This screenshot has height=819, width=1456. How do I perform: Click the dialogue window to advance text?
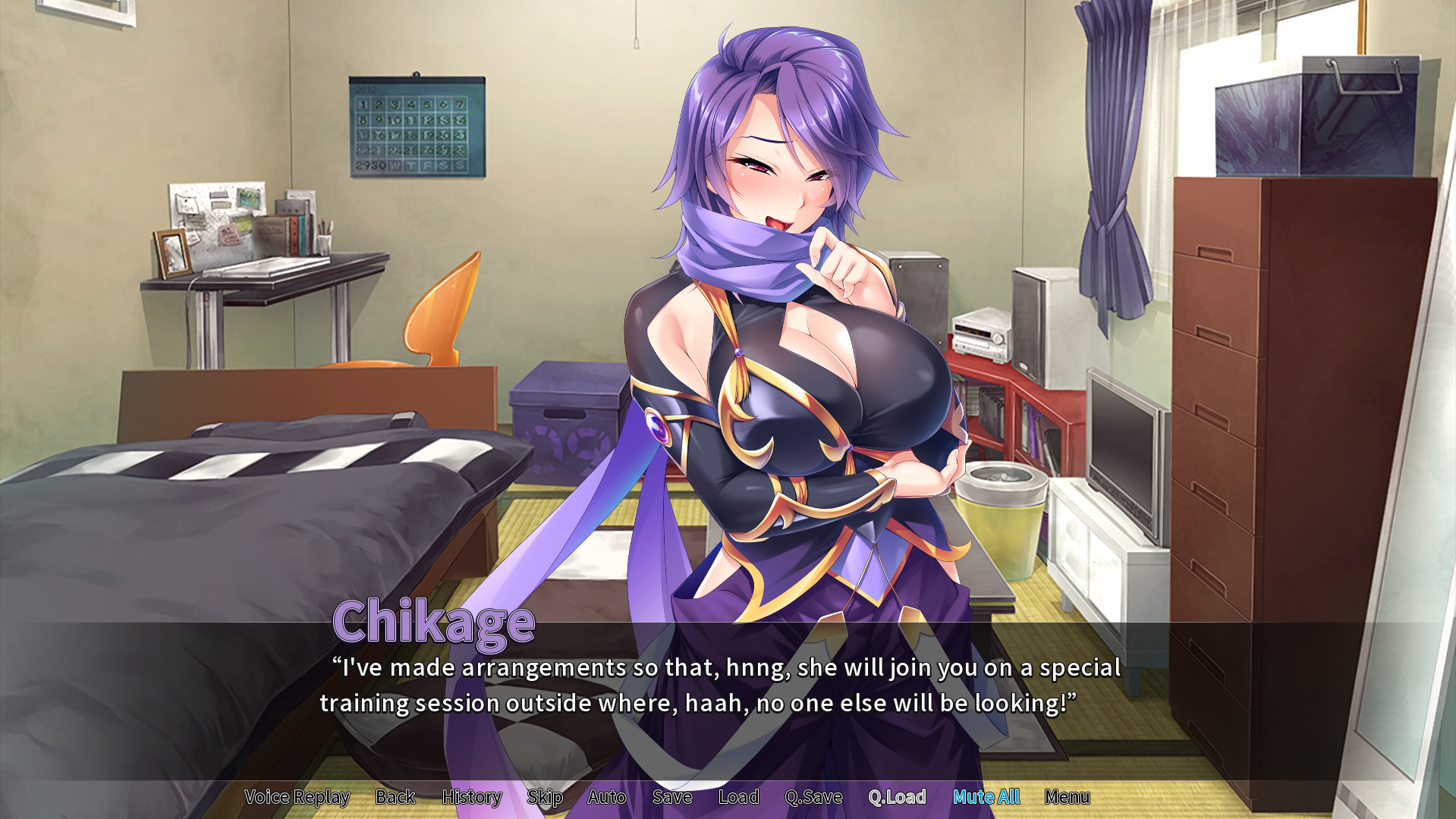(x=721, y=705)
